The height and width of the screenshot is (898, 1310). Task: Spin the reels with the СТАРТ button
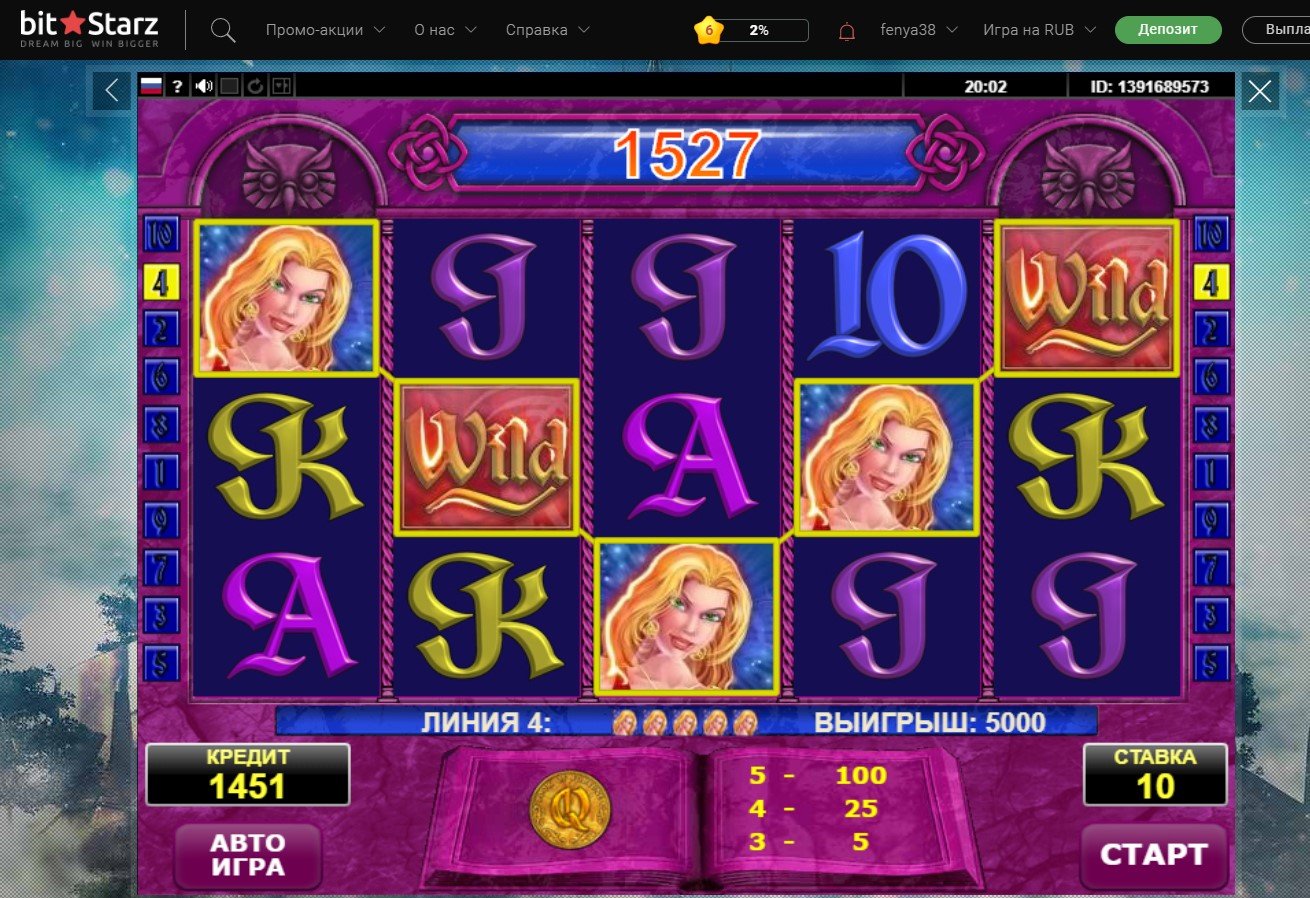(1154, 855)
